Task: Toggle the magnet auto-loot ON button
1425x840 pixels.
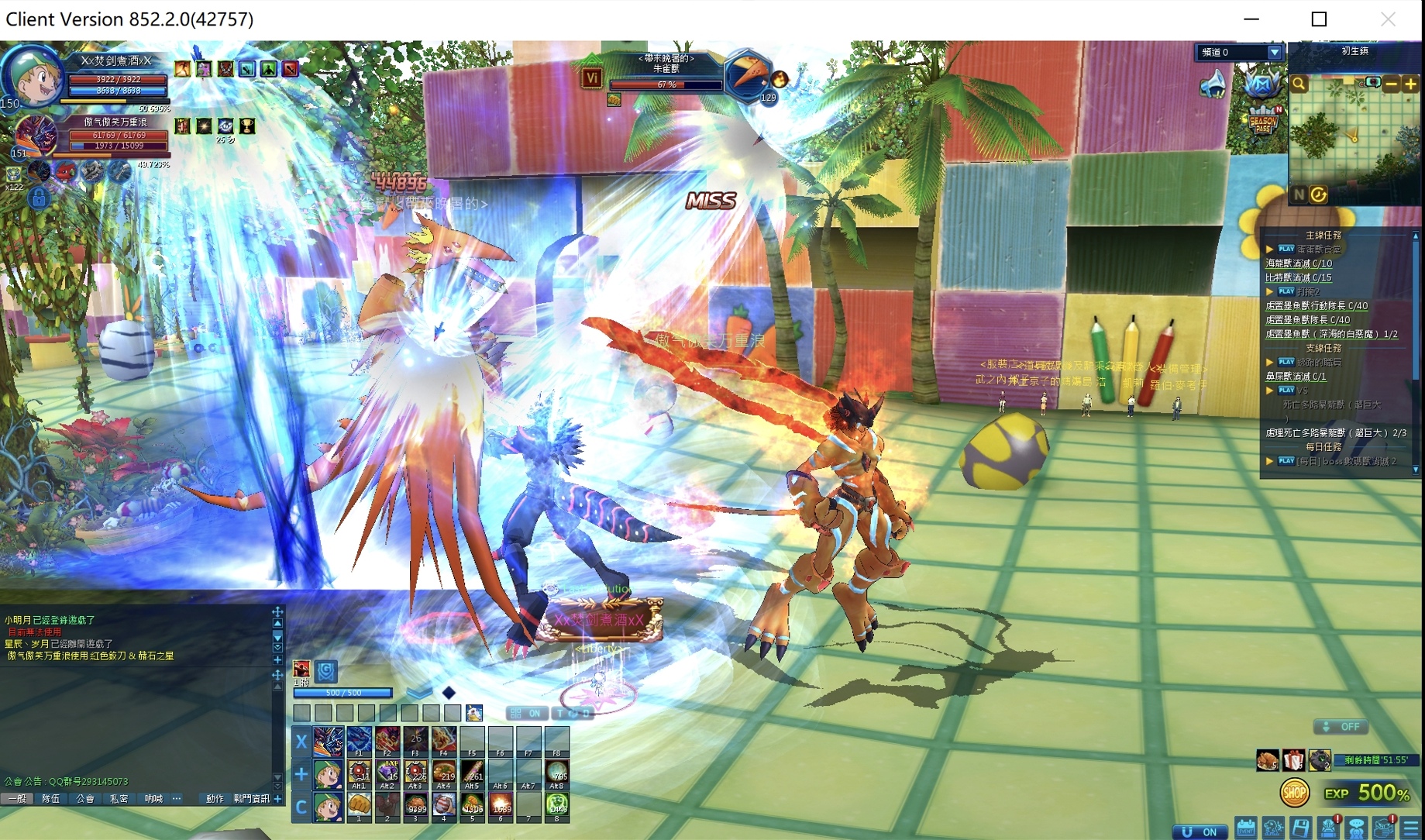Action: coord(1200,831)
